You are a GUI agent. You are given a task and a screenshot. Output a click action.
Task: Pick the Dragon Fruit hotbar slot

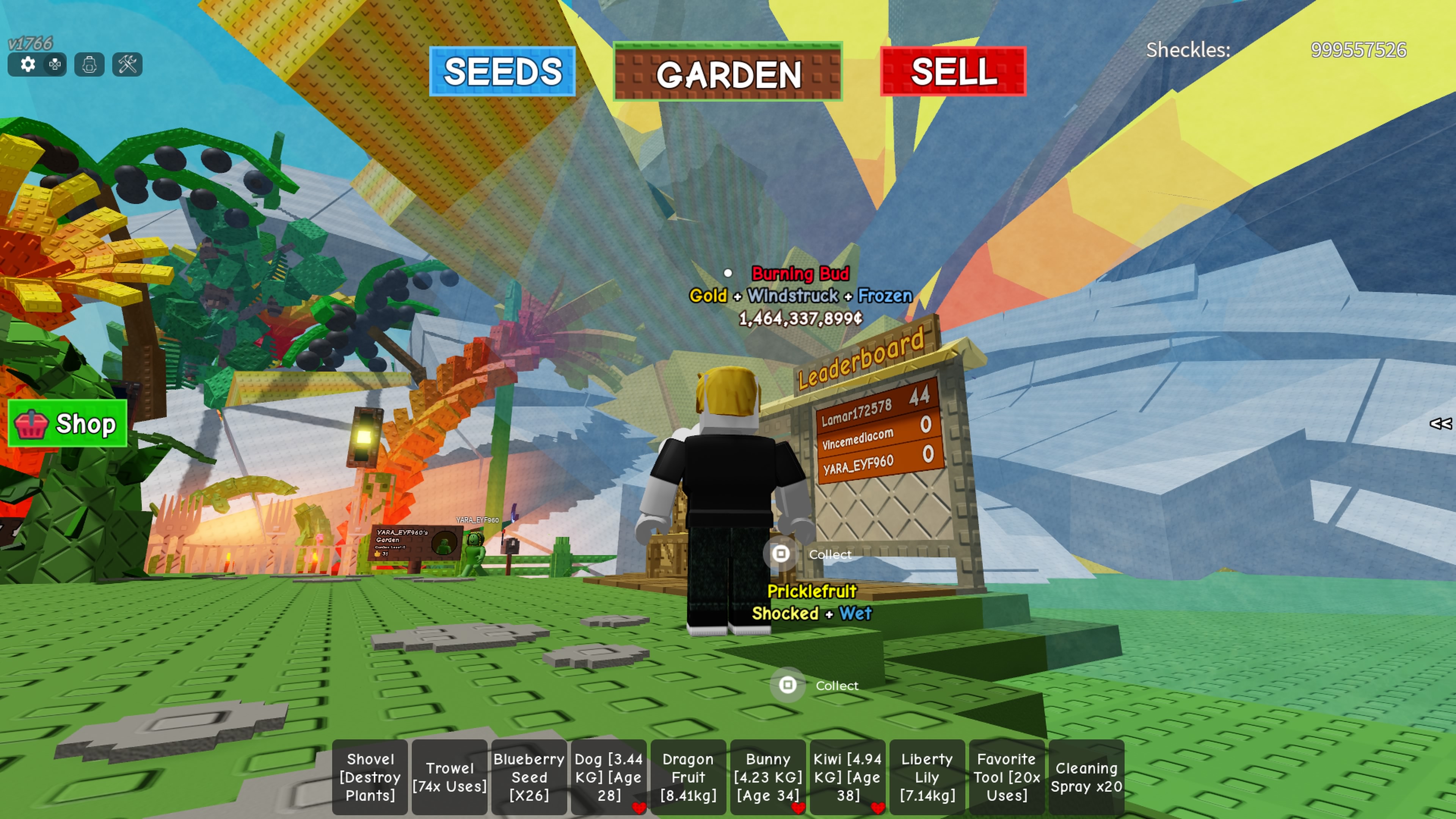click(x=689, y=777)
